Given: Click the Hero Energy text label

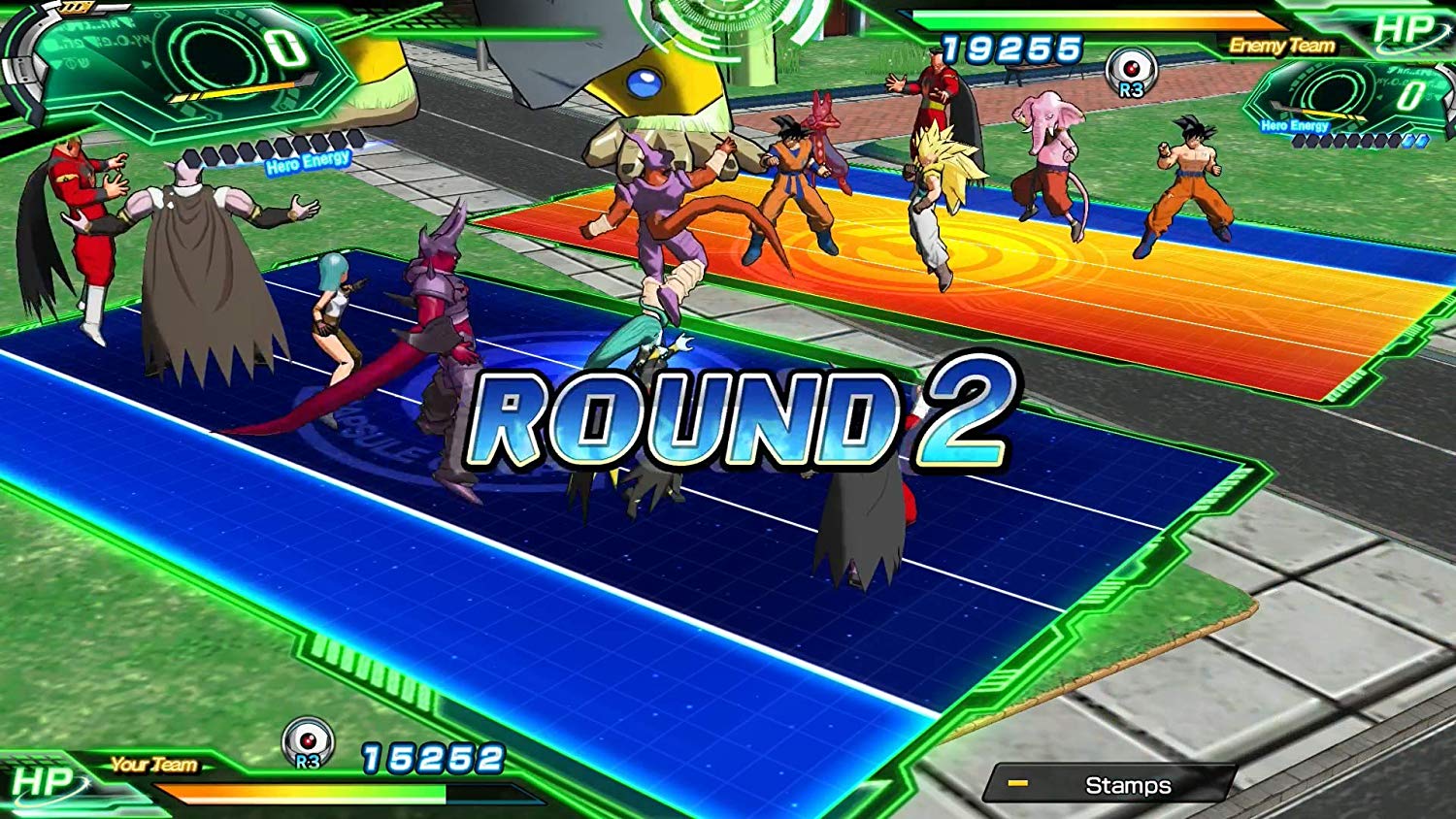Looking at the screenshot, I should tap(309, 160).
